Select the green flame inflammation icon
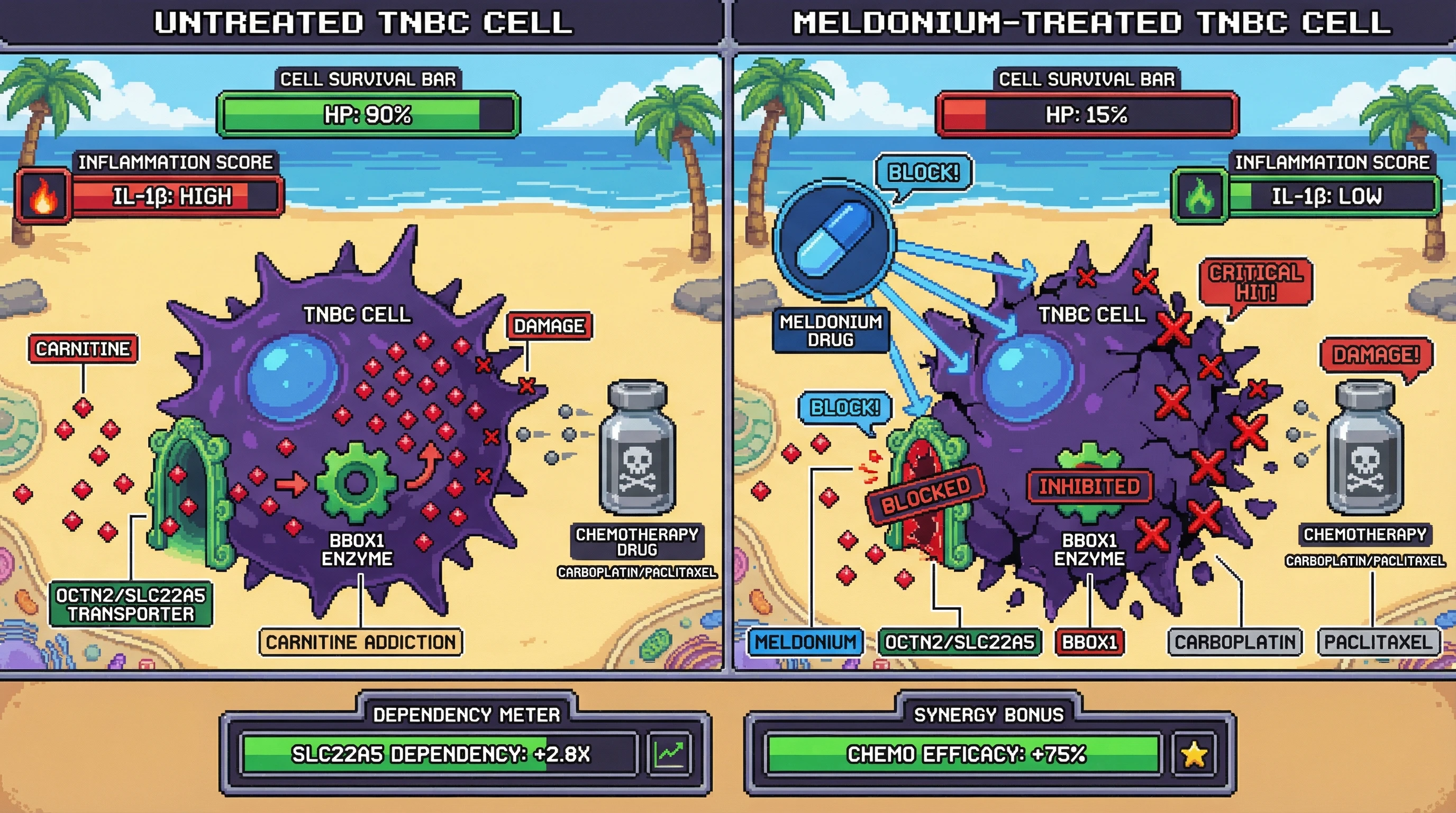 pyautogui.click(x=1199, y=197)
